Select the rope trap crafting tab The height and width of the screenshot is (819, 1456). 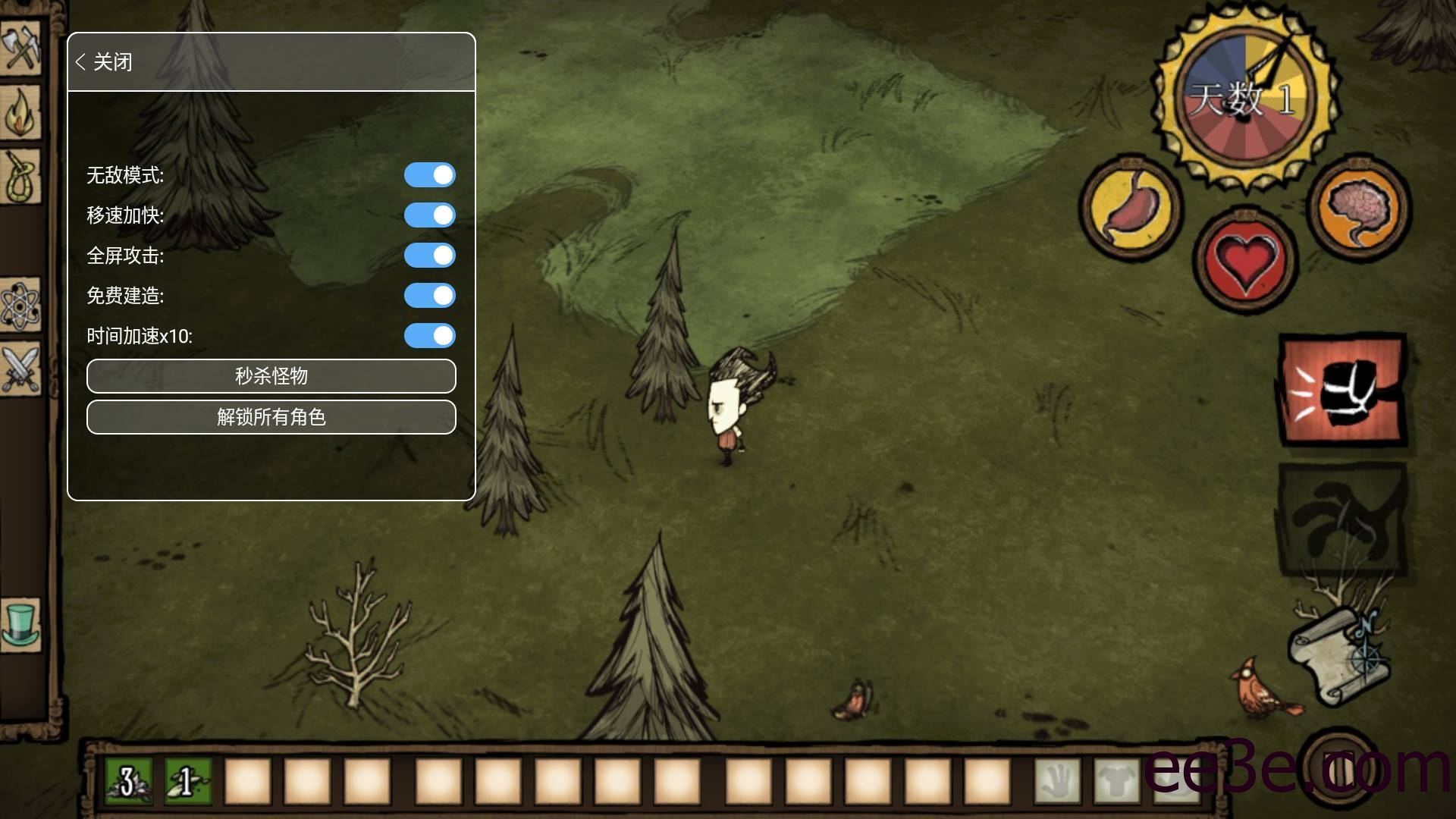20,177
